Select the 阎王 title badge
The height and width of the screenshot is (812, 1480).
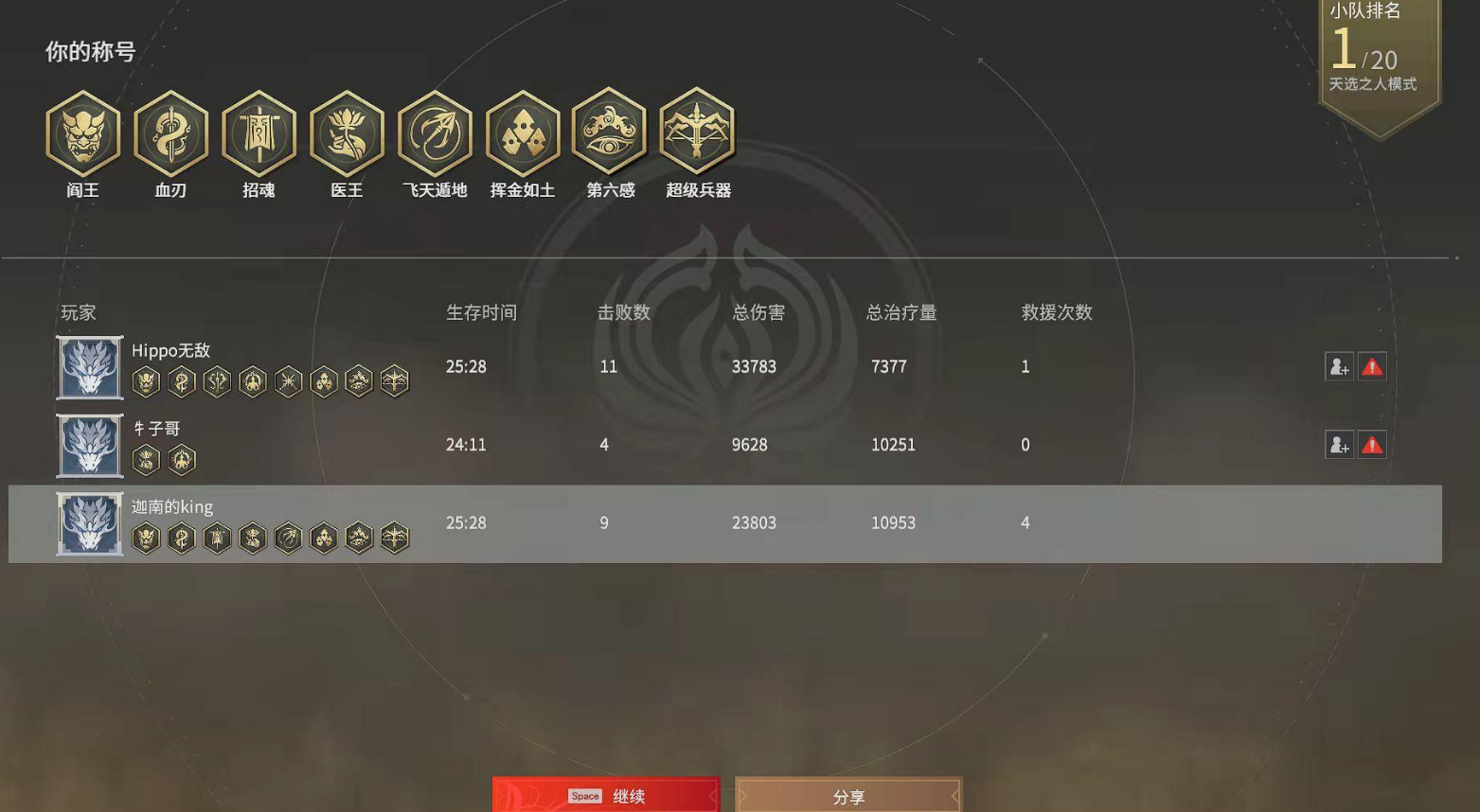pos(81,133)
